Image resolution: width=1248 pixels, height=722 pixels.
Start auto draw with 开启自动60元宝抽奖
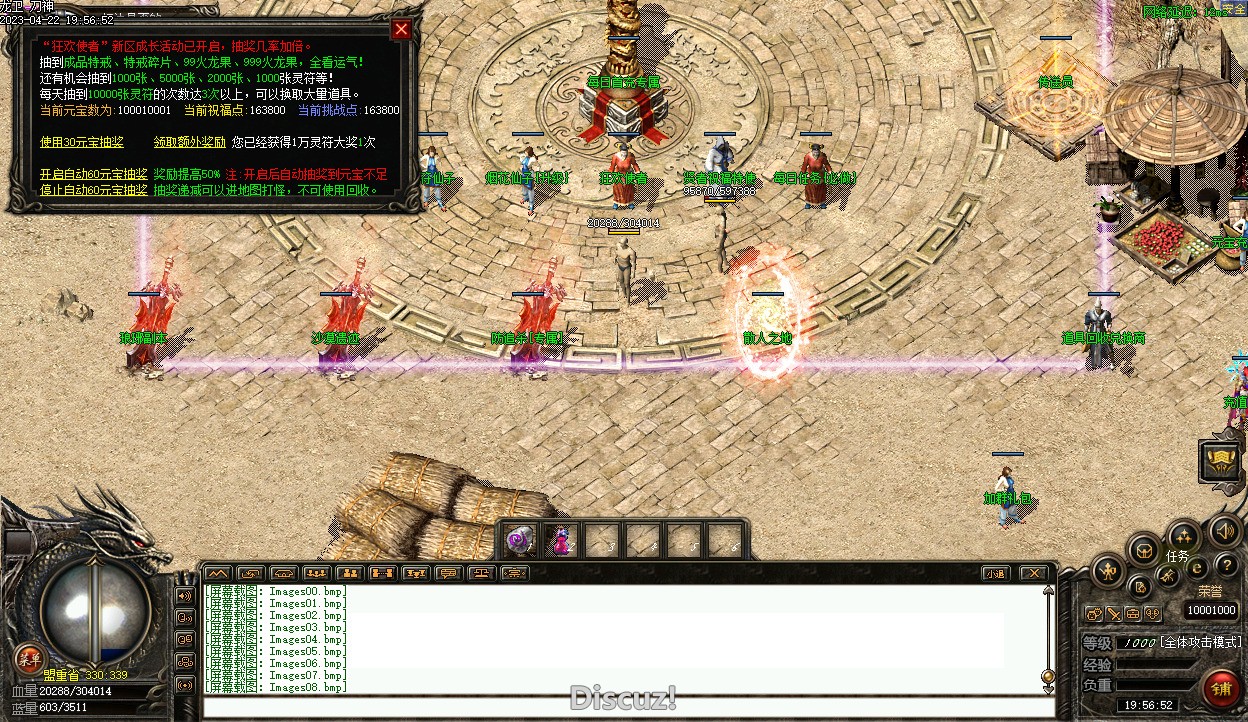pyautogui.click(x=94, y=175)
